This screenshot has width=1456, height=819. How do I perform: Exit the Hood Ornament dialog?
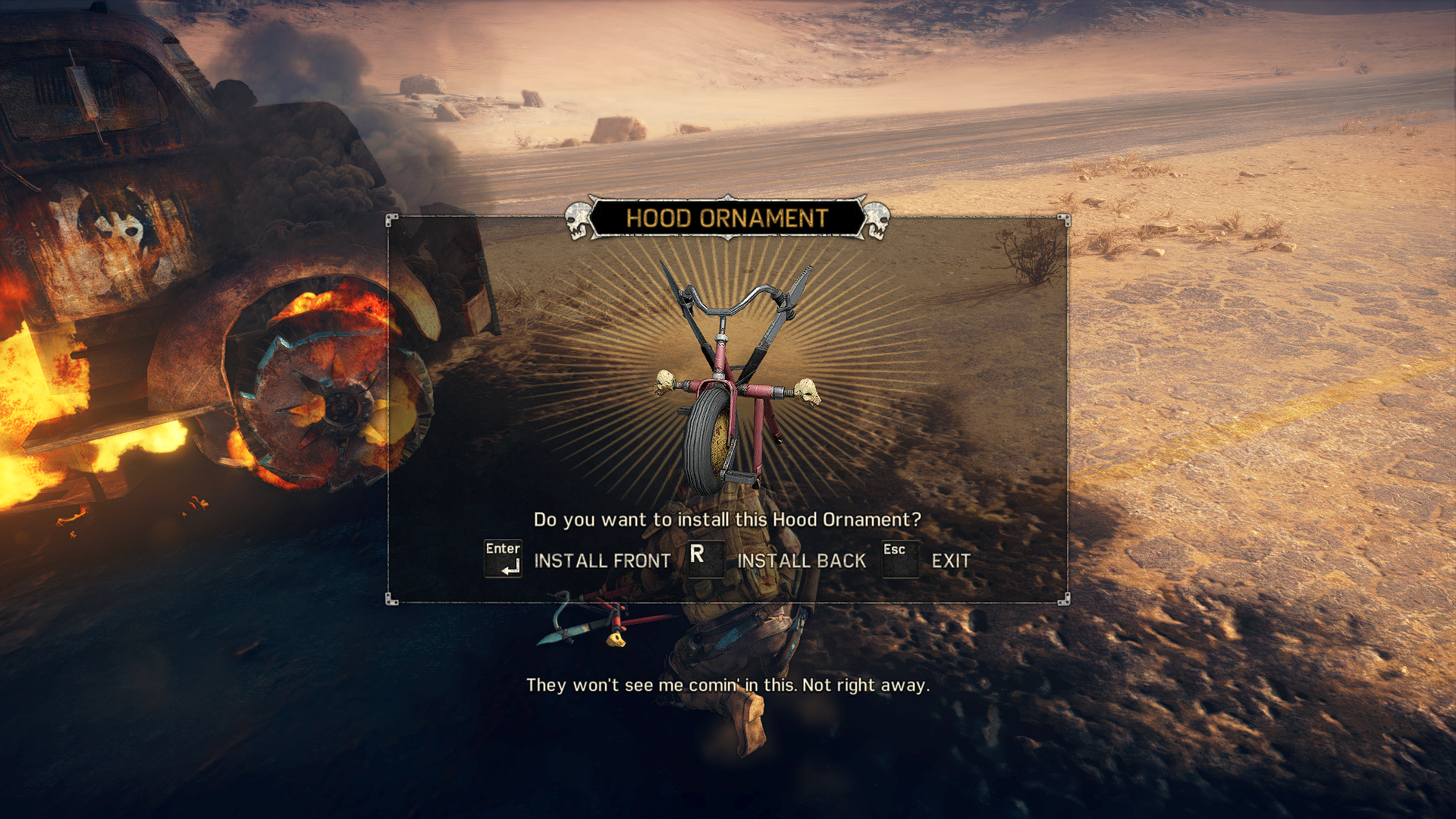pos(950,561)
